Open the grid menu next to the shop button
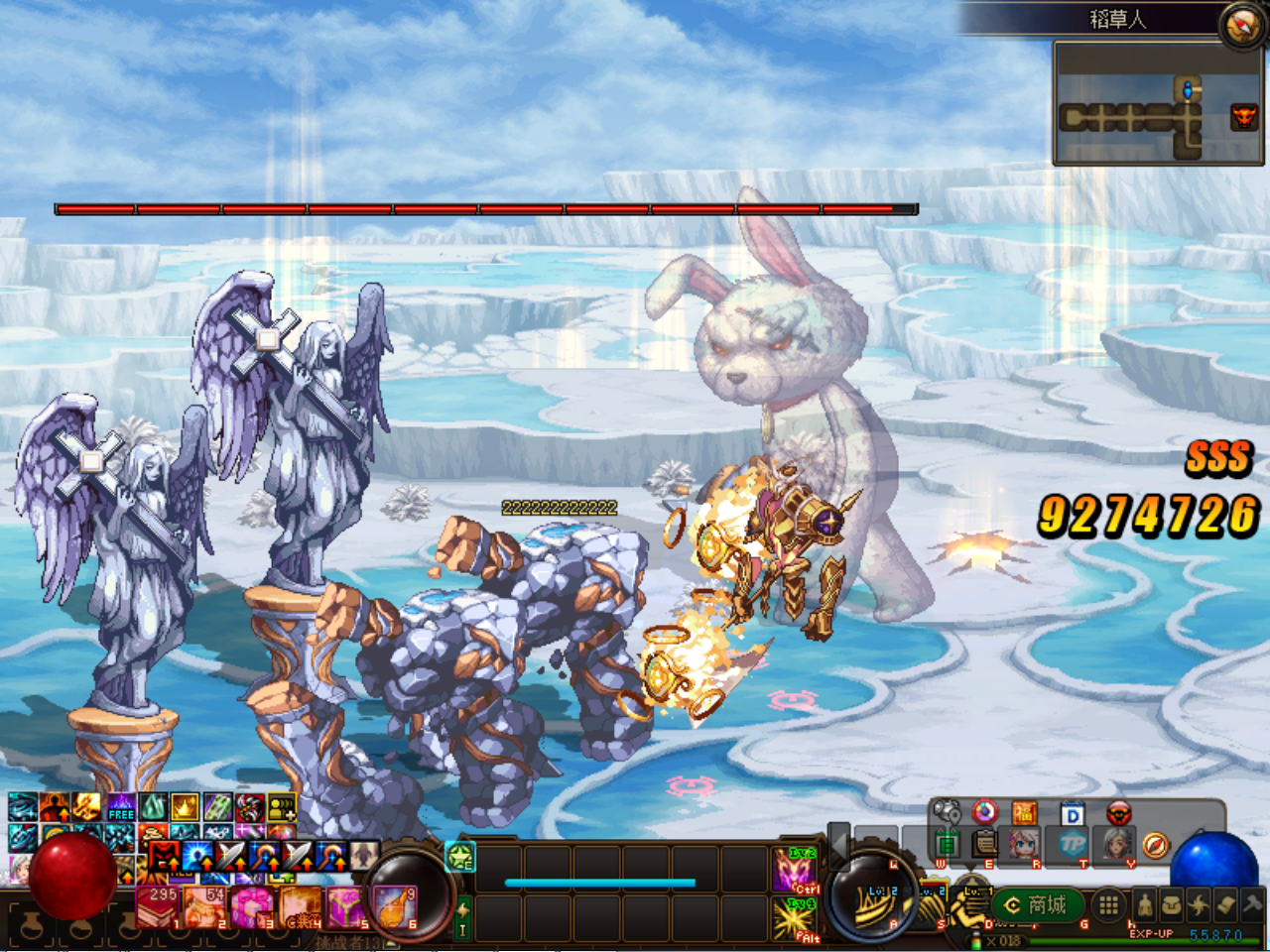 tap(1109, 904)
